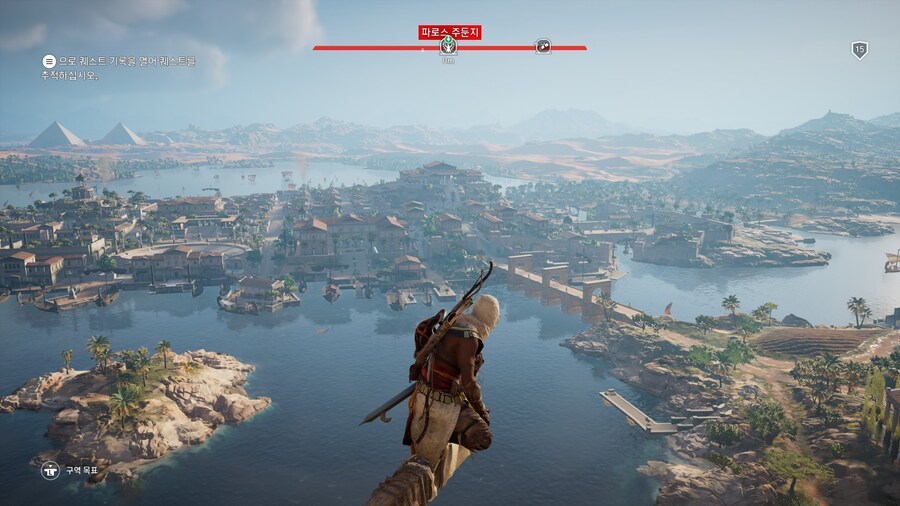Image resolution: width=900 pixels, height=506 pixels.
Task: Select the 파로스 주둔지 location label
Action: (x=449, y=32)
